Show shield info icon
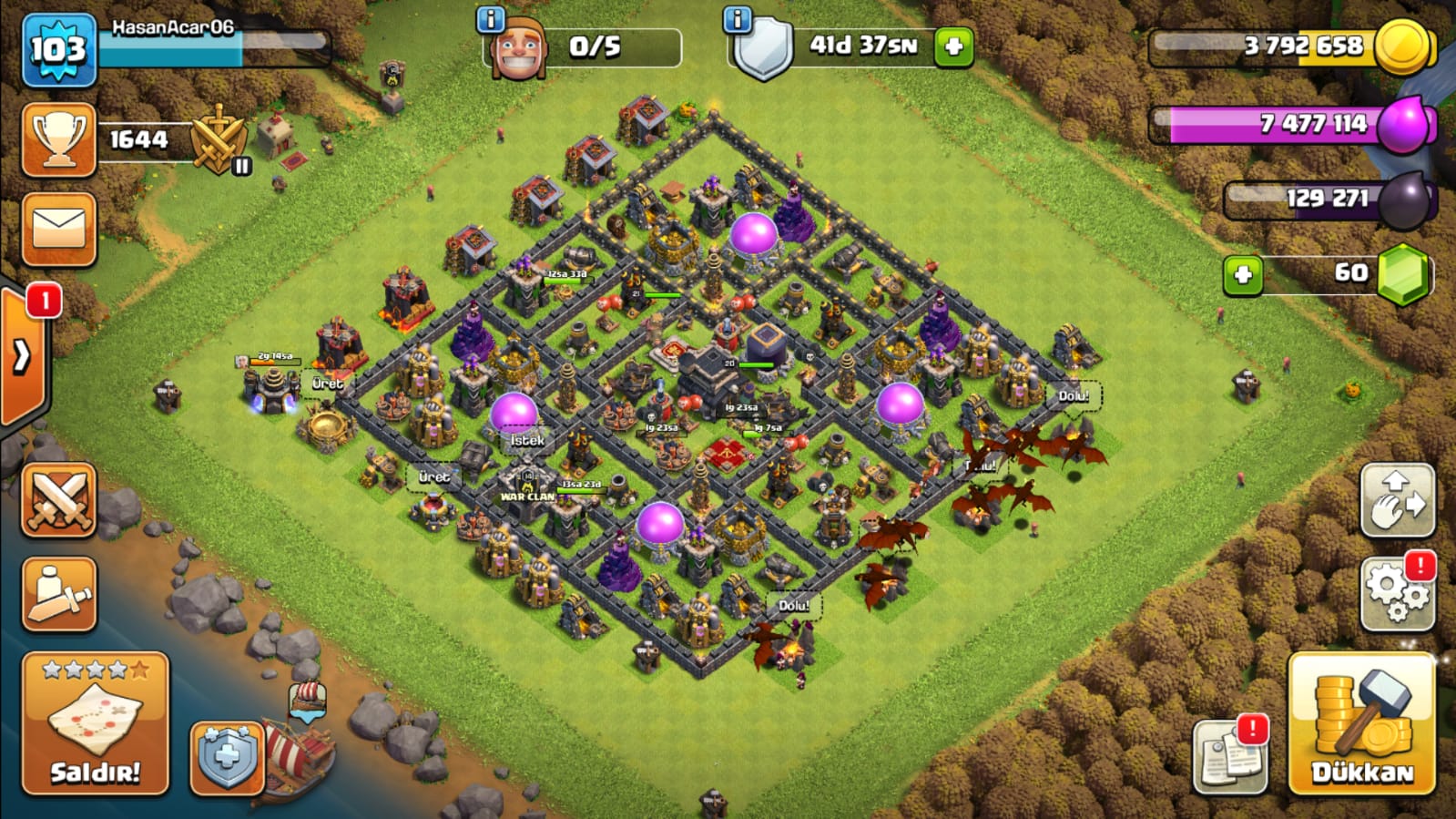Screen dimensions: 1456x819 point(737,19)
